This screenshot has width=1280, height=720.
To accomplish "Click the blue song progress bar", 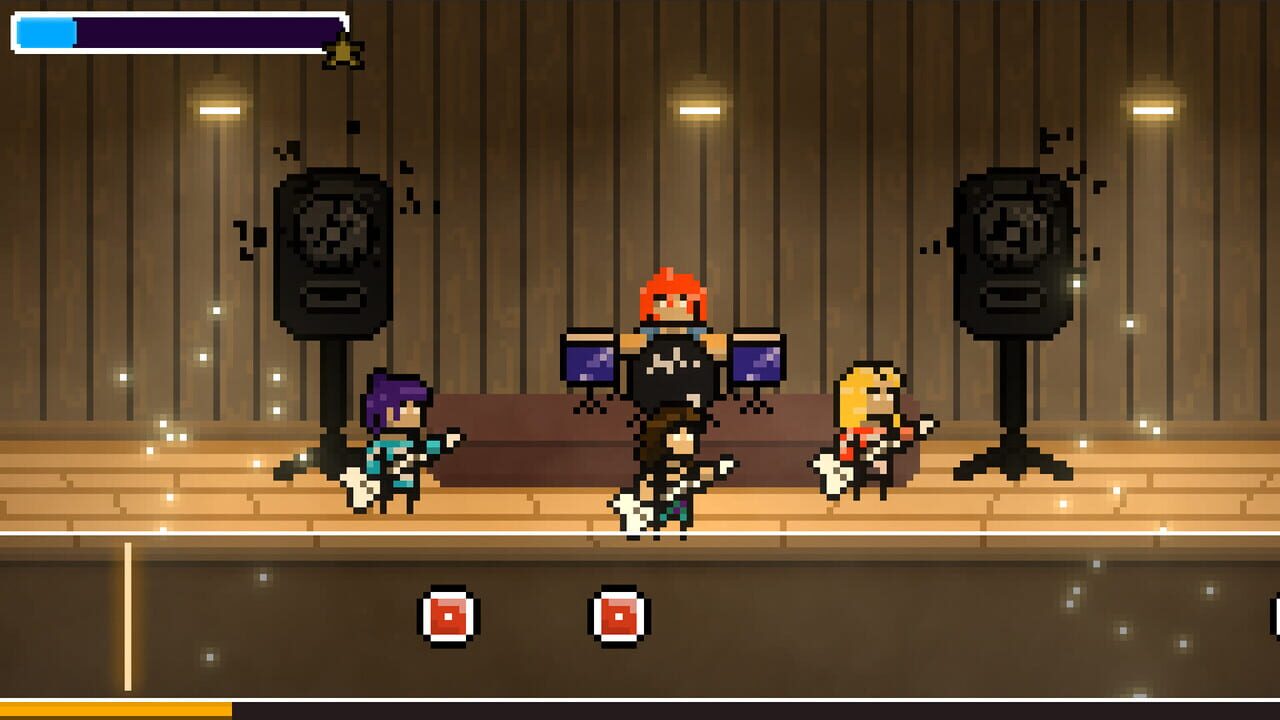I will pos(45,34).
